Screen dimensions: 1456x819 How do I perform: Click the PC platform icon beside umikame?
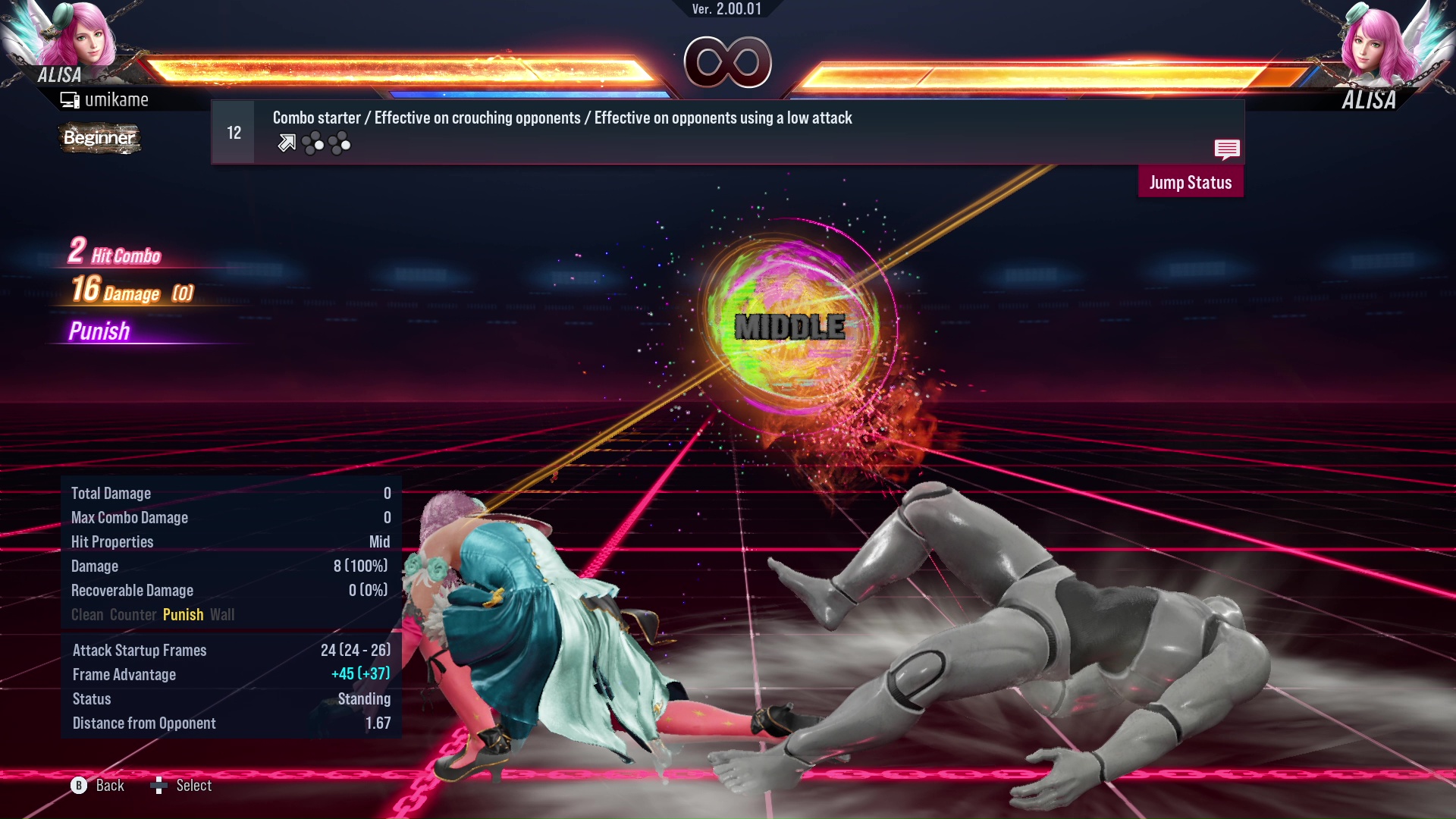(71, 99)
